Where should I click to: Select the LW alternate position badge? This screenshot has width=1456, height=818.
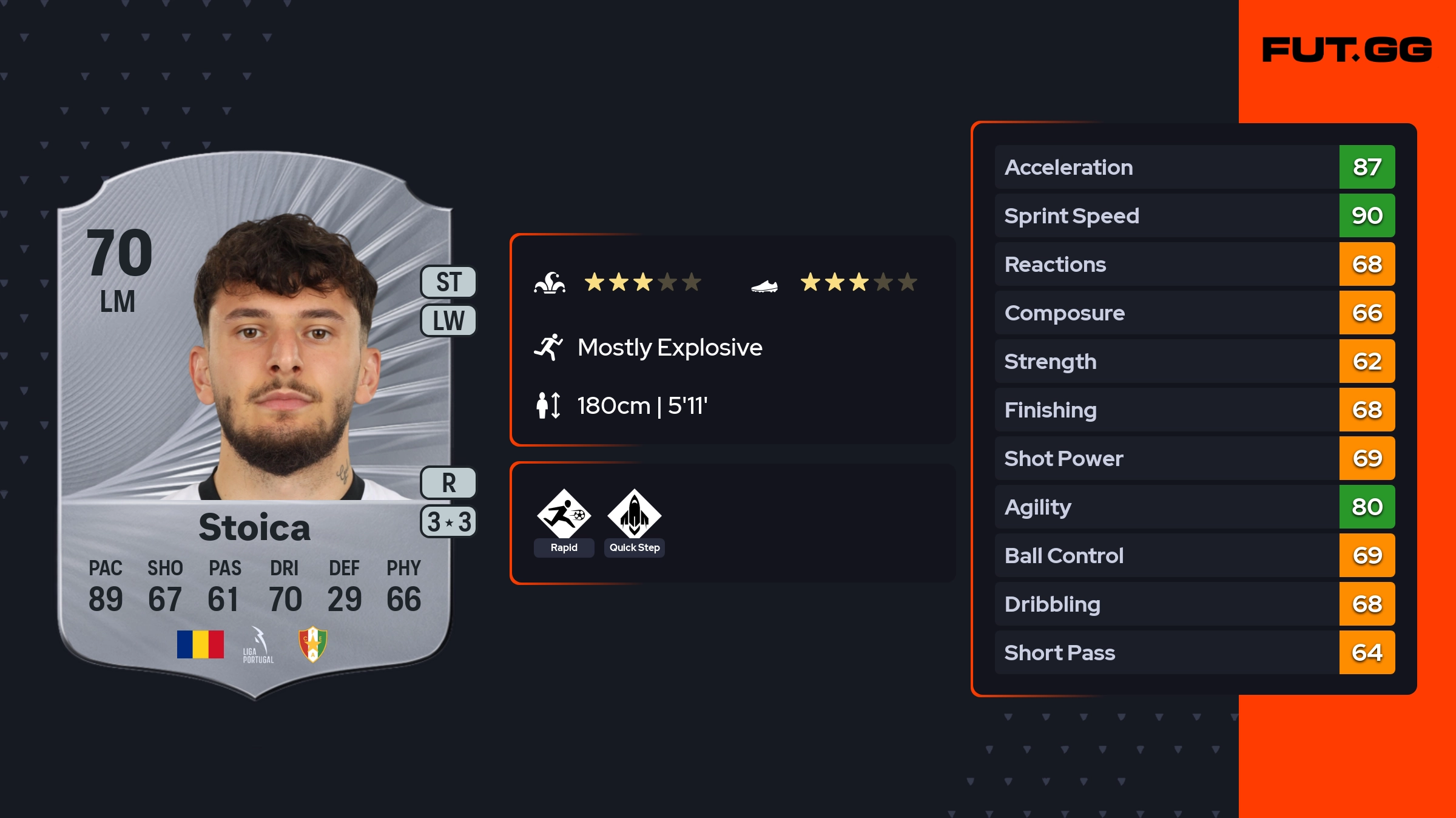(449, 320)
